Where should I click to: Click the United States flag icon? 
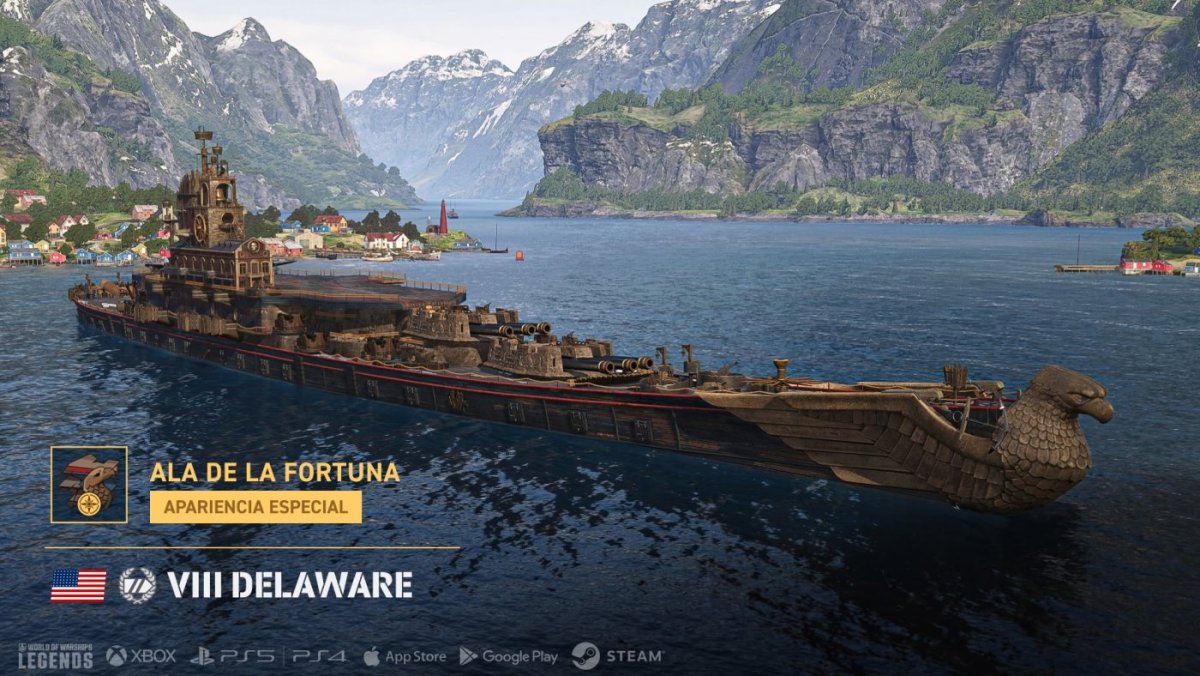click(x=78, y=585)
